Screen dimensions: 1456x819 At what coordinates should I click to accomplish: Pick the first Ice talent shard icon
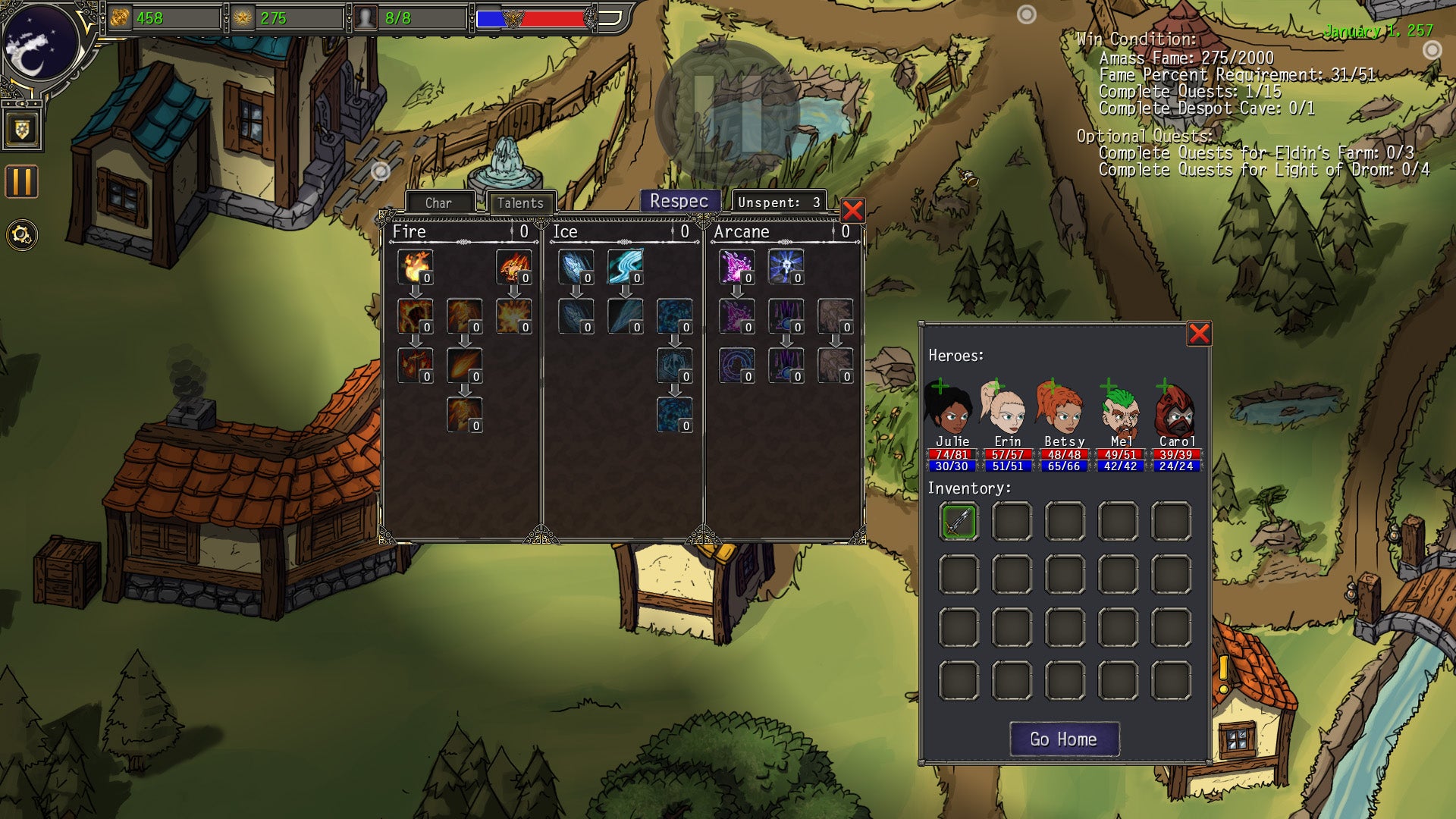[576, 267]
